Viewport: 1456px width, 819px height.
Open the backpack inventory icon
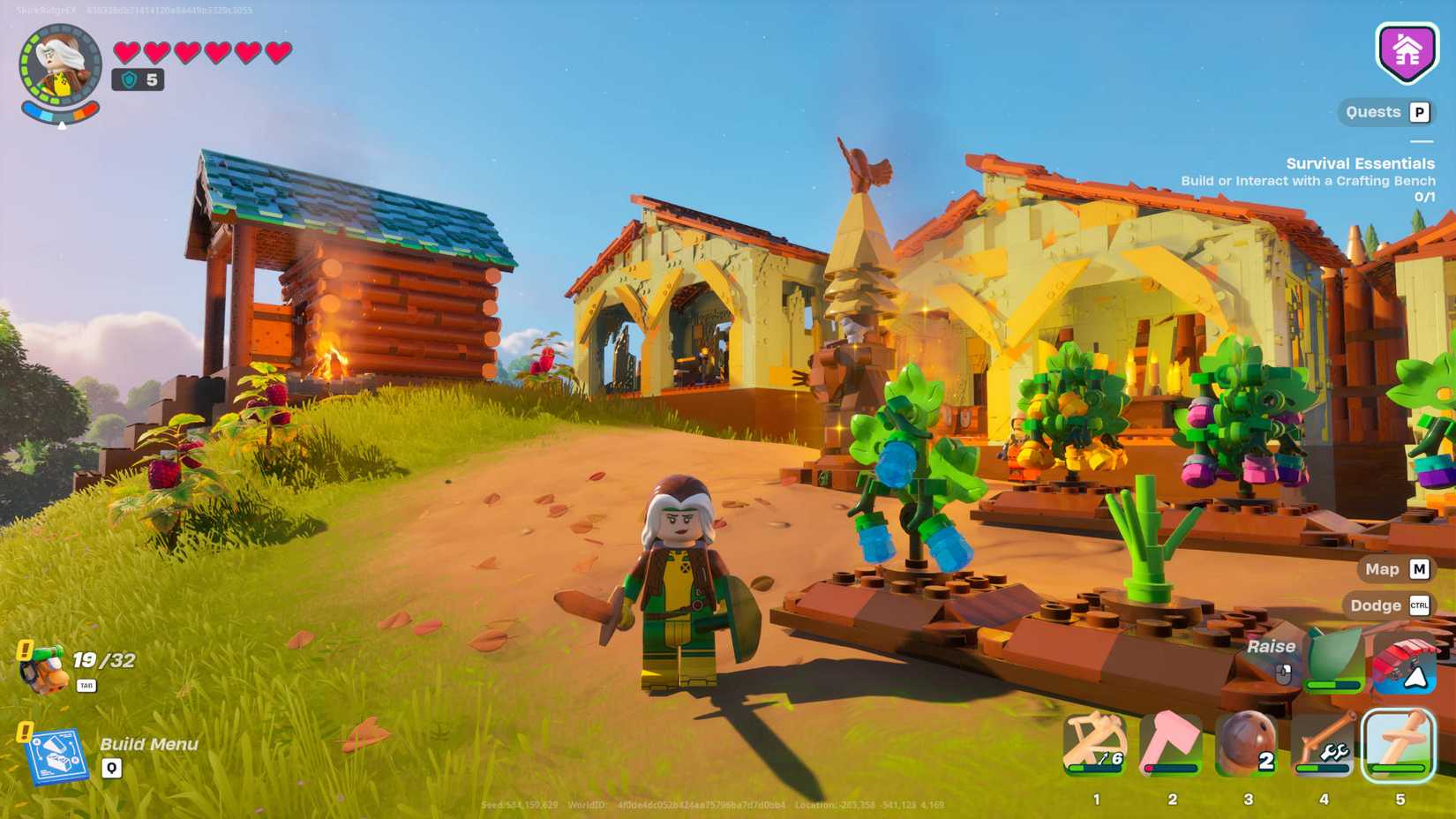(x=42, y=668)
